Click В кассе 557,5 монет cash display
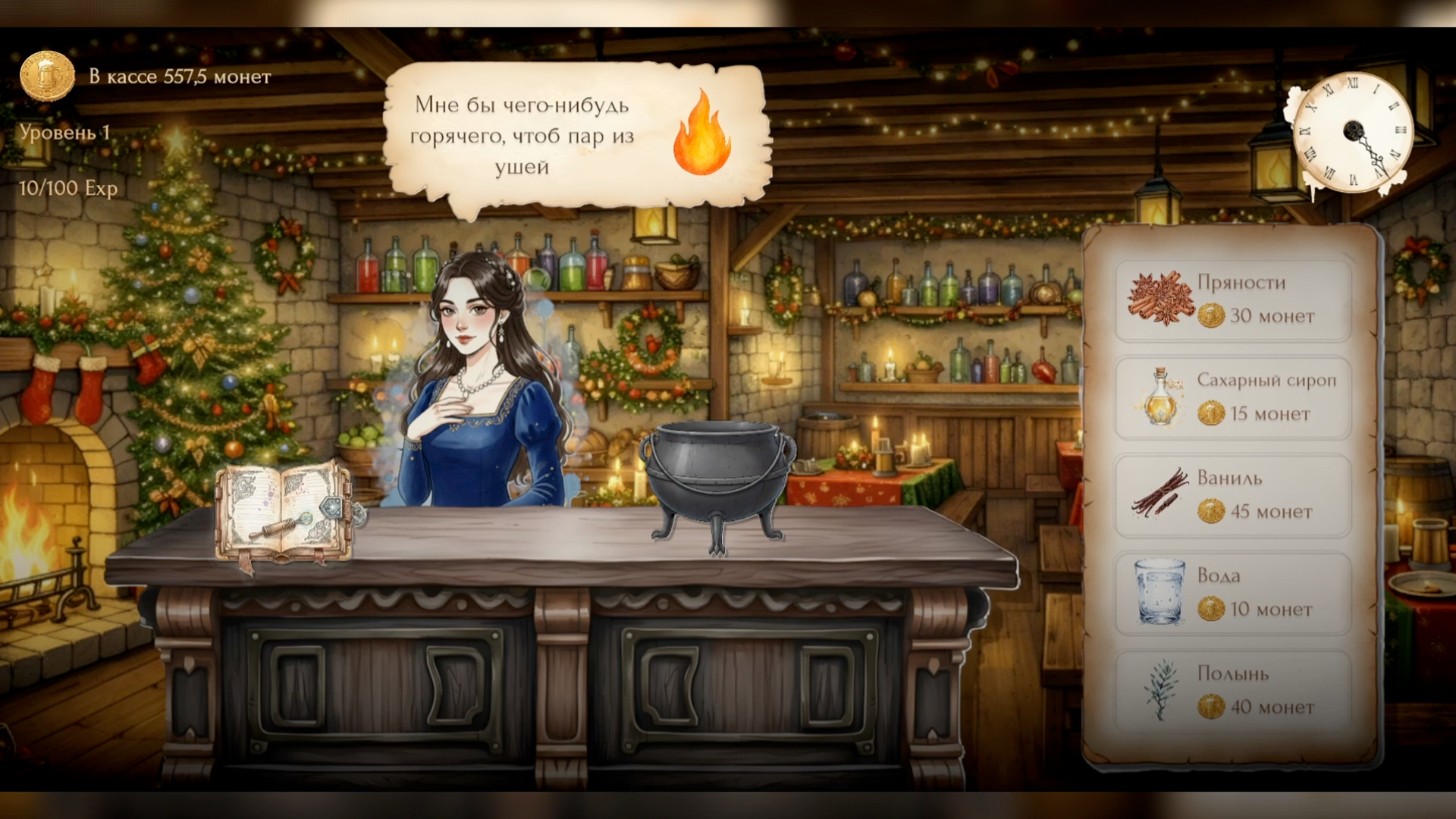1456x819 pixels. pos(180,77)
